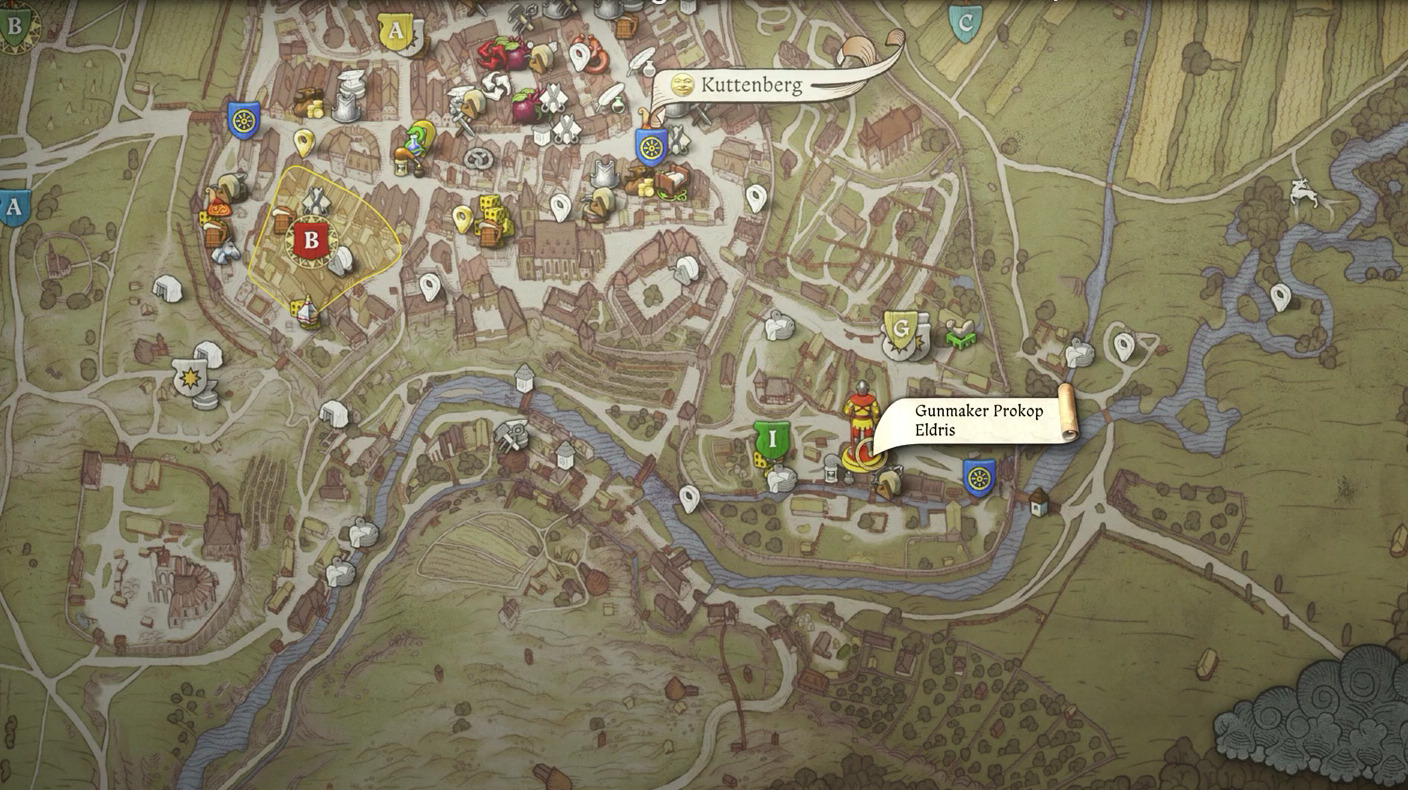
Task: Click the Gunmaker Prokop Eldris scroll label
Action: click(975, 418)
